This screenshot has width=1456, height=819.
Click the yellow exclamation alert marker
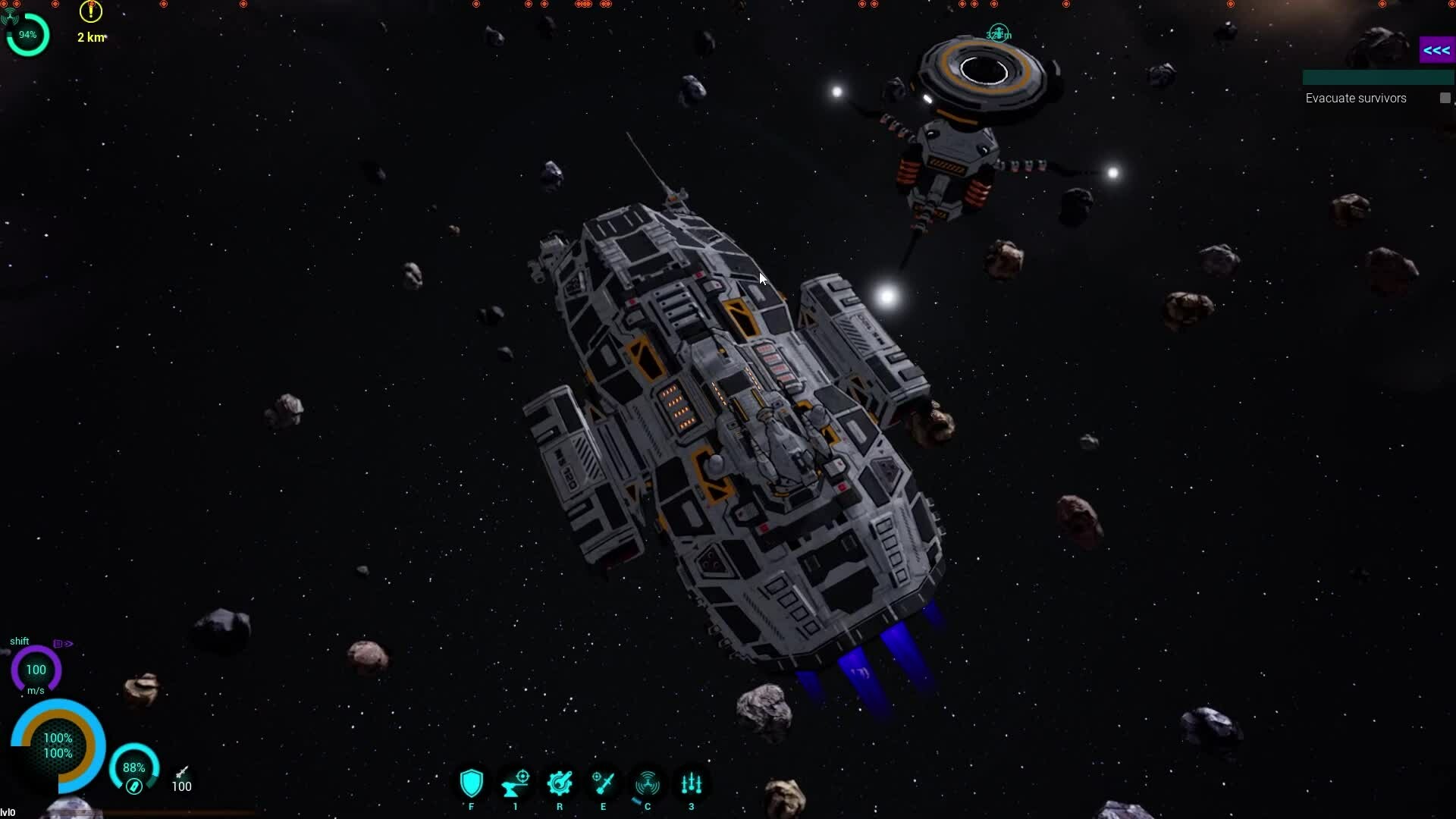(x=91, y=11)
